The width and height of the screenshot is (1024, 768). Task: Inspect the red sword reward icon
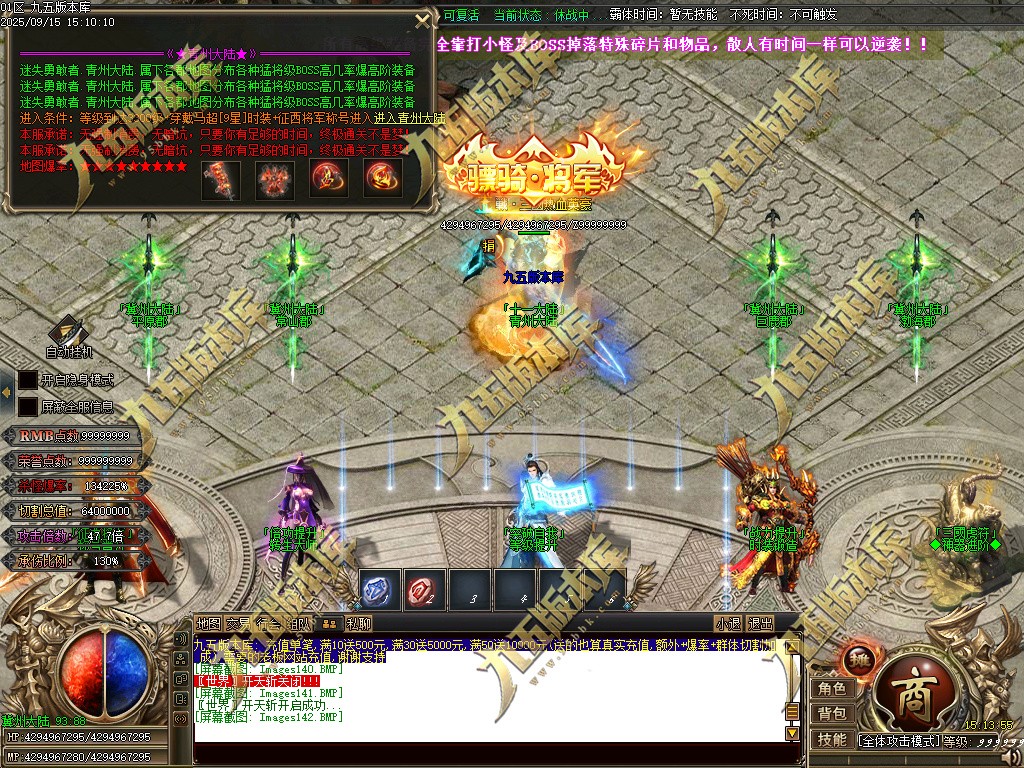[x=221, y=178]
